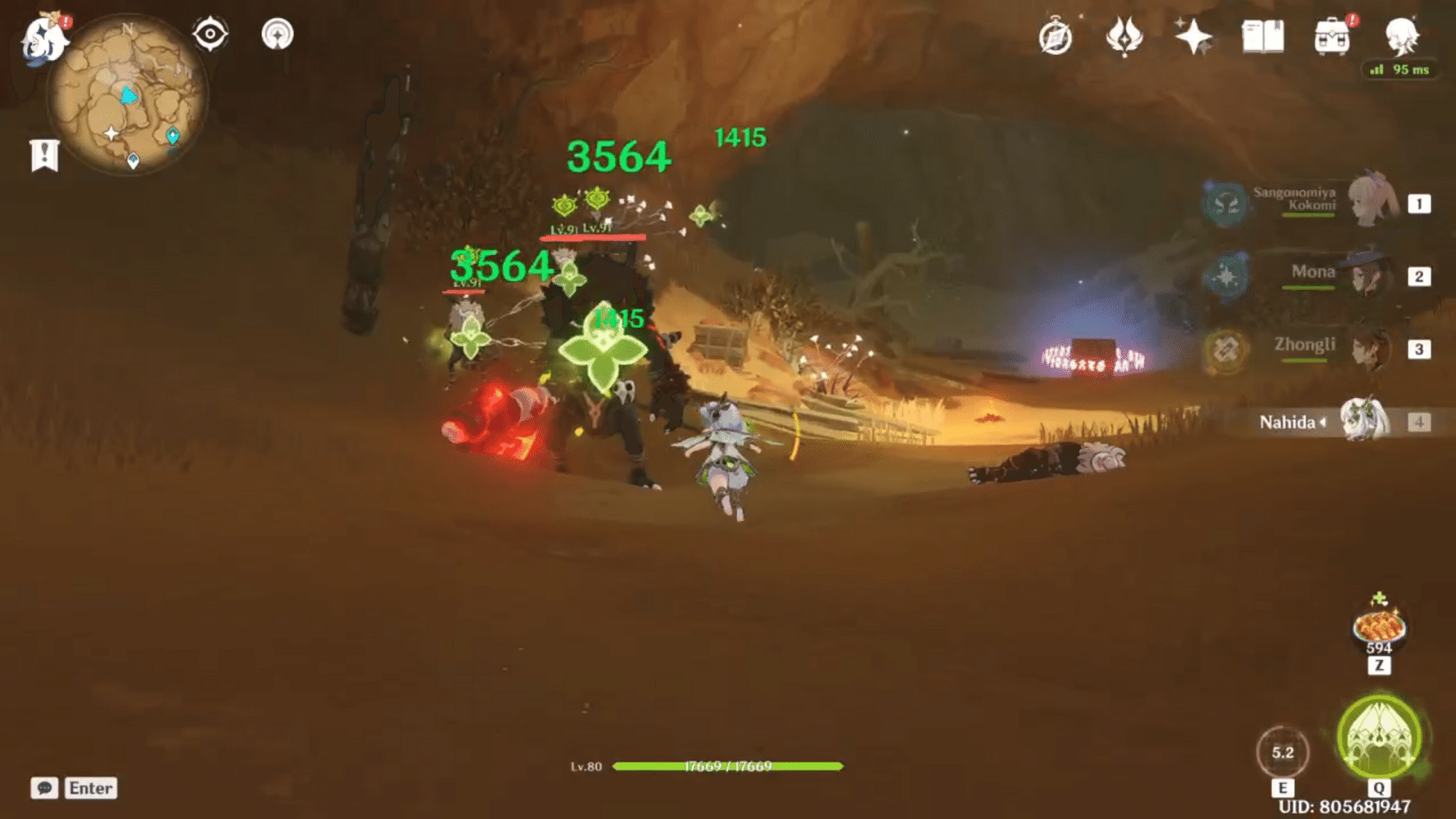Open the Events overview compass icon
The width and height of the screenshot is (1456, 819).
(x=1056, y=36)
